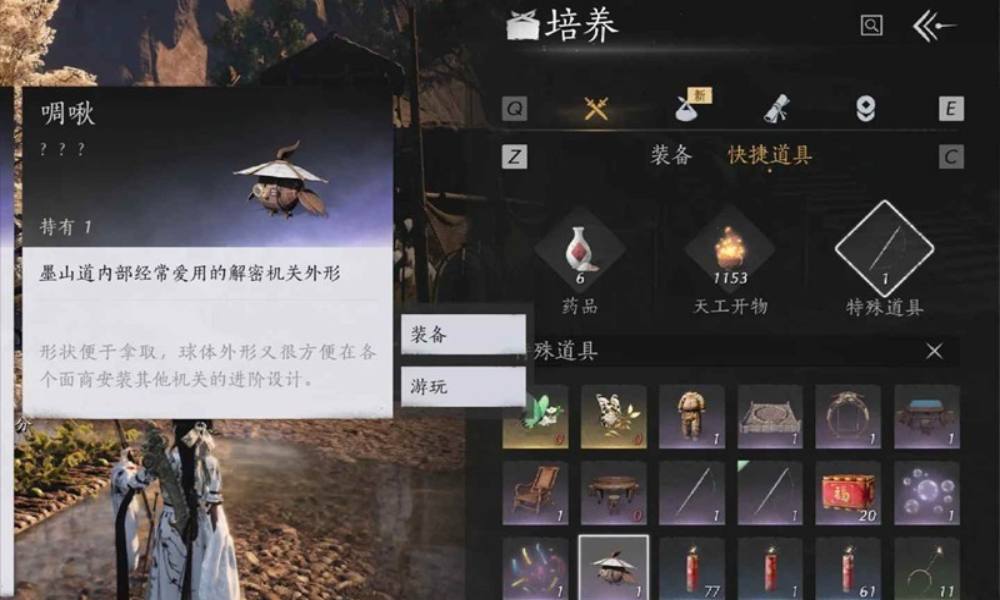Image resolution: width=1000 pixels, height=600 pixels.
Task: Go back using the arrow icon
Action: (x=934, y=27)
